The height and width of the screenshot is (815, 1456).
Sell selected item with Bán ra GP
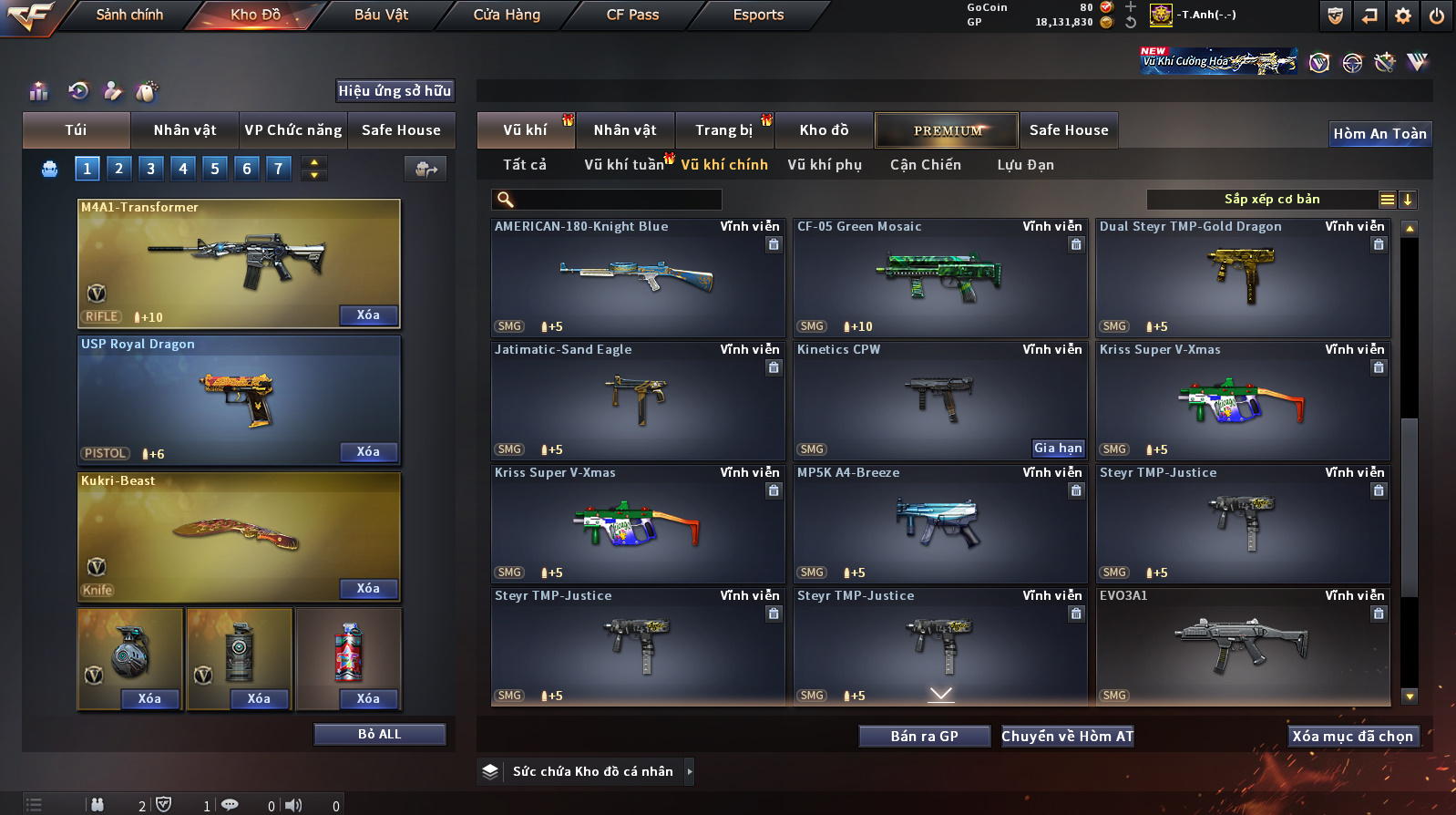click(924, 737)
